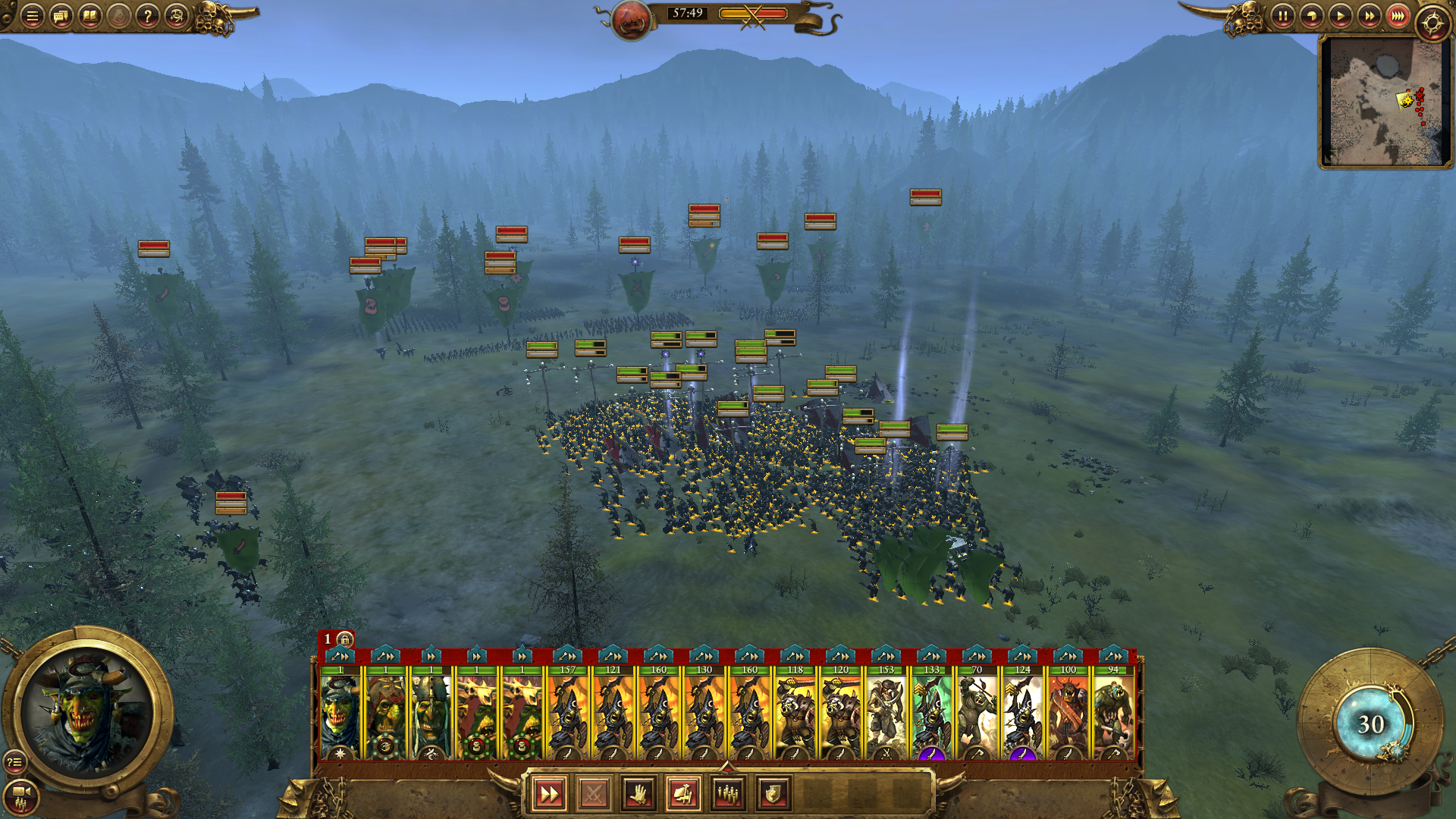Image resolution: width=1456 pixels, height=819 pixels.
Task: Activate the halt raised-hand order button
Action: [x=639, y=794]
